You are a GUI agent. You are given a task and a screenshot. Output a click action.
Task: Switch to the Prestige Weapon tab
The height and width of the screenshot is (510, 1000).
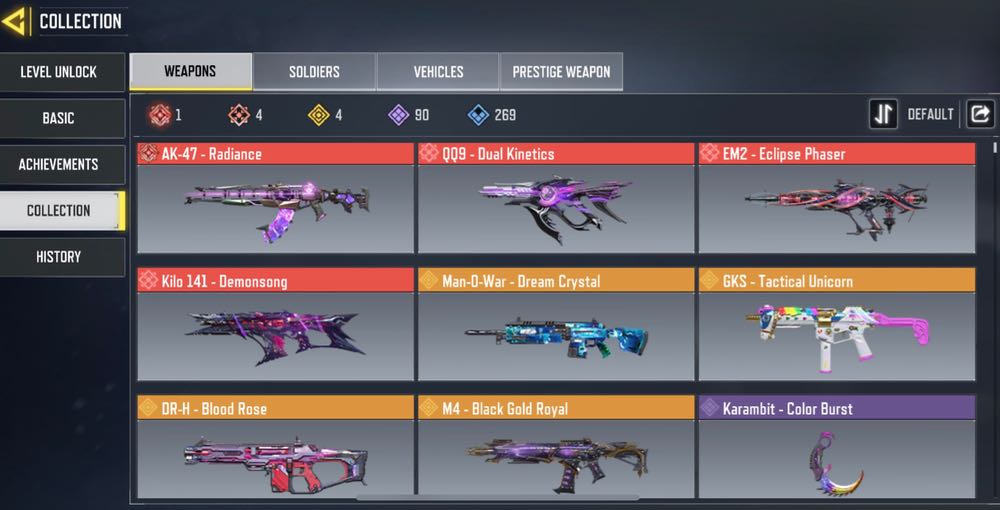coord(561,72)
